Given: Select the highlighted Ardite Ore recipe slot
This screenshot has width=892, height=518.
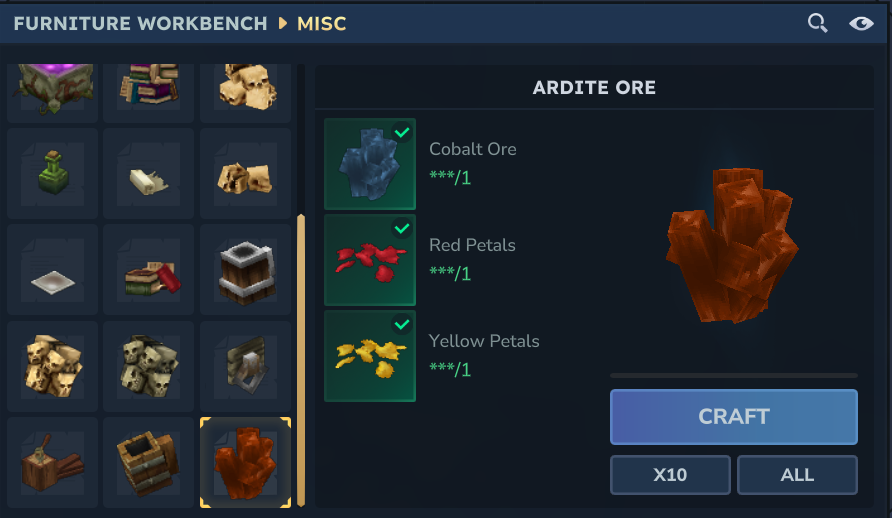Looking at the screenshot, I should pos(245,462).
